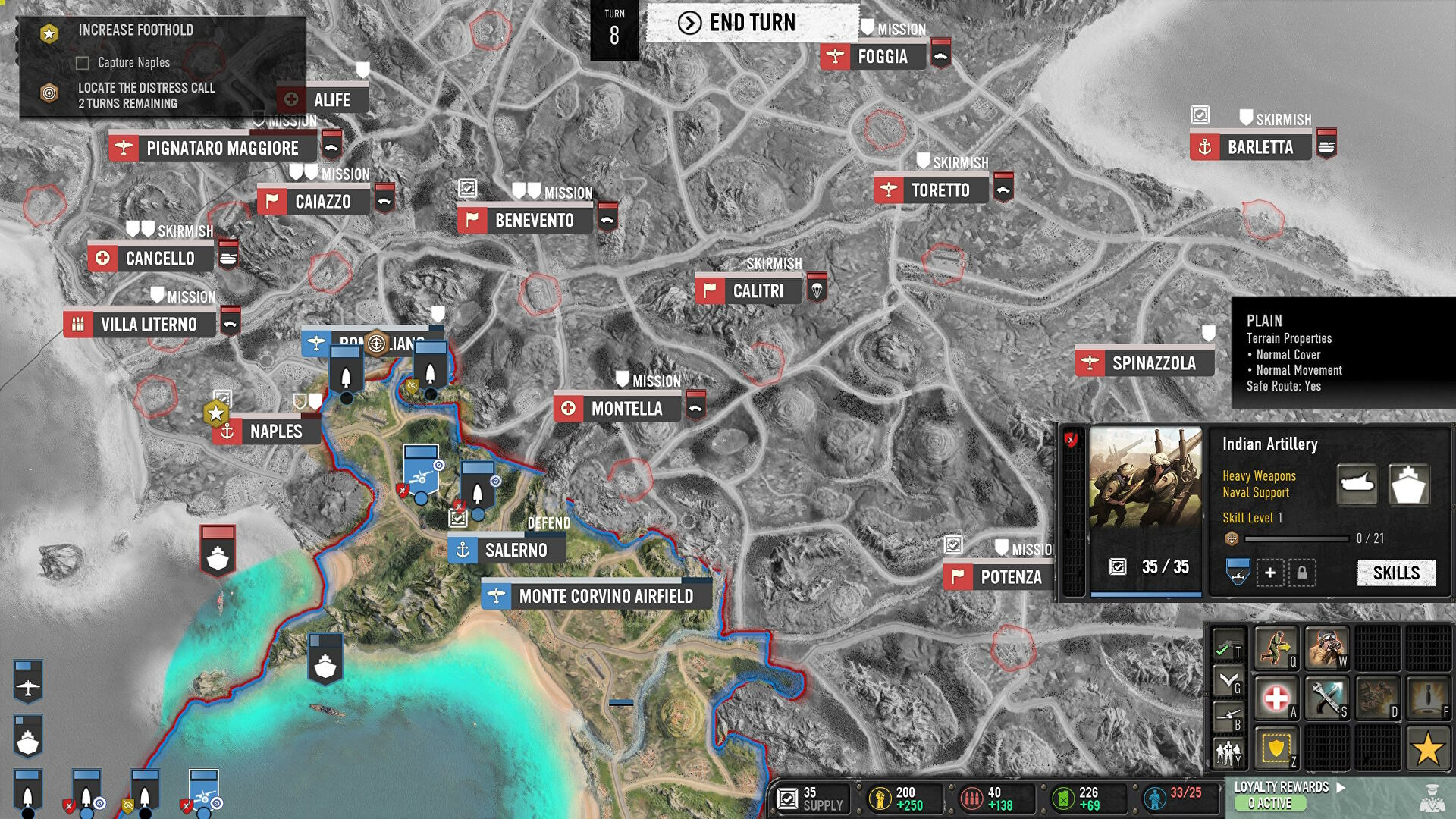Open SKILLS for Indian Artillery

pos(1398,573)
